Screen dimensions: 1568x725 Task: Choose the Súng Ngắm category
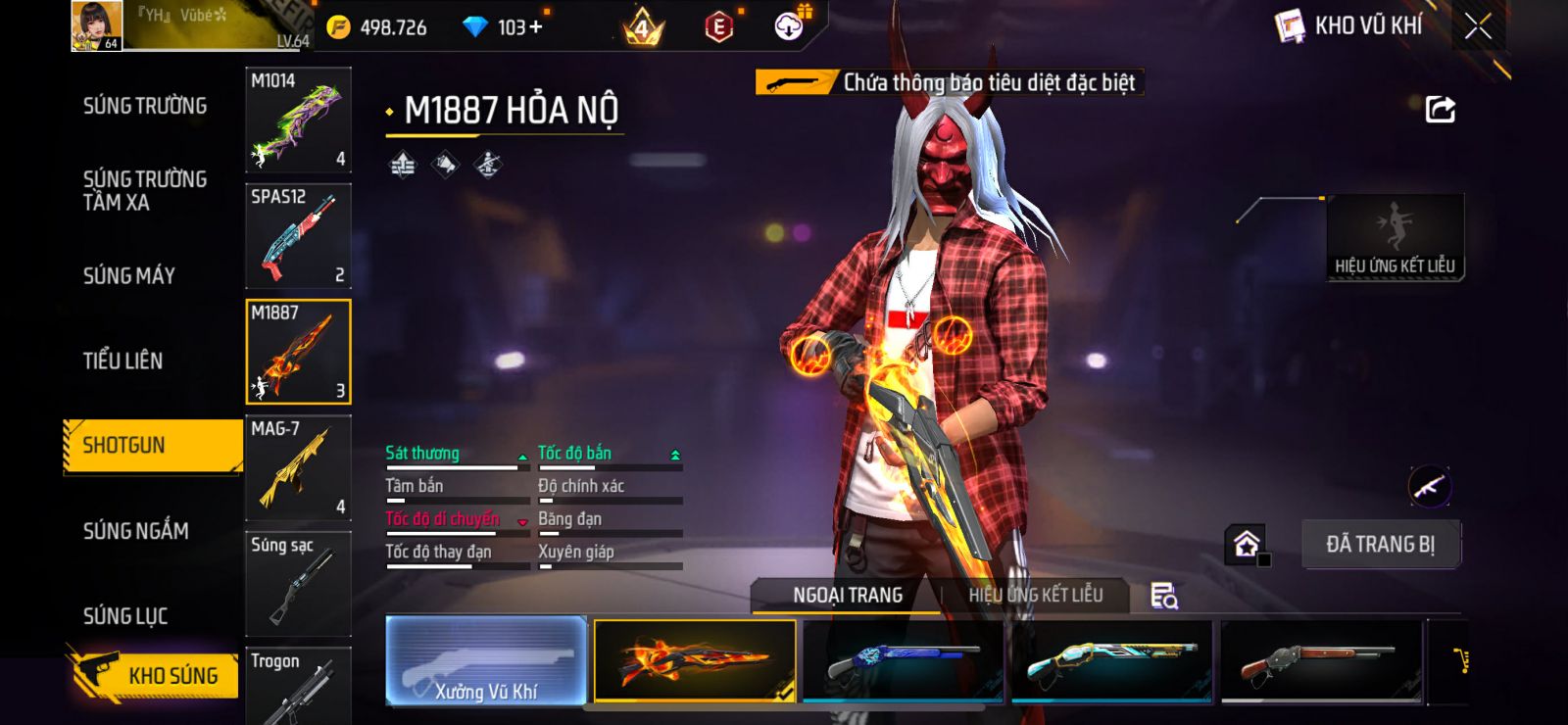[x=136, y=531]
